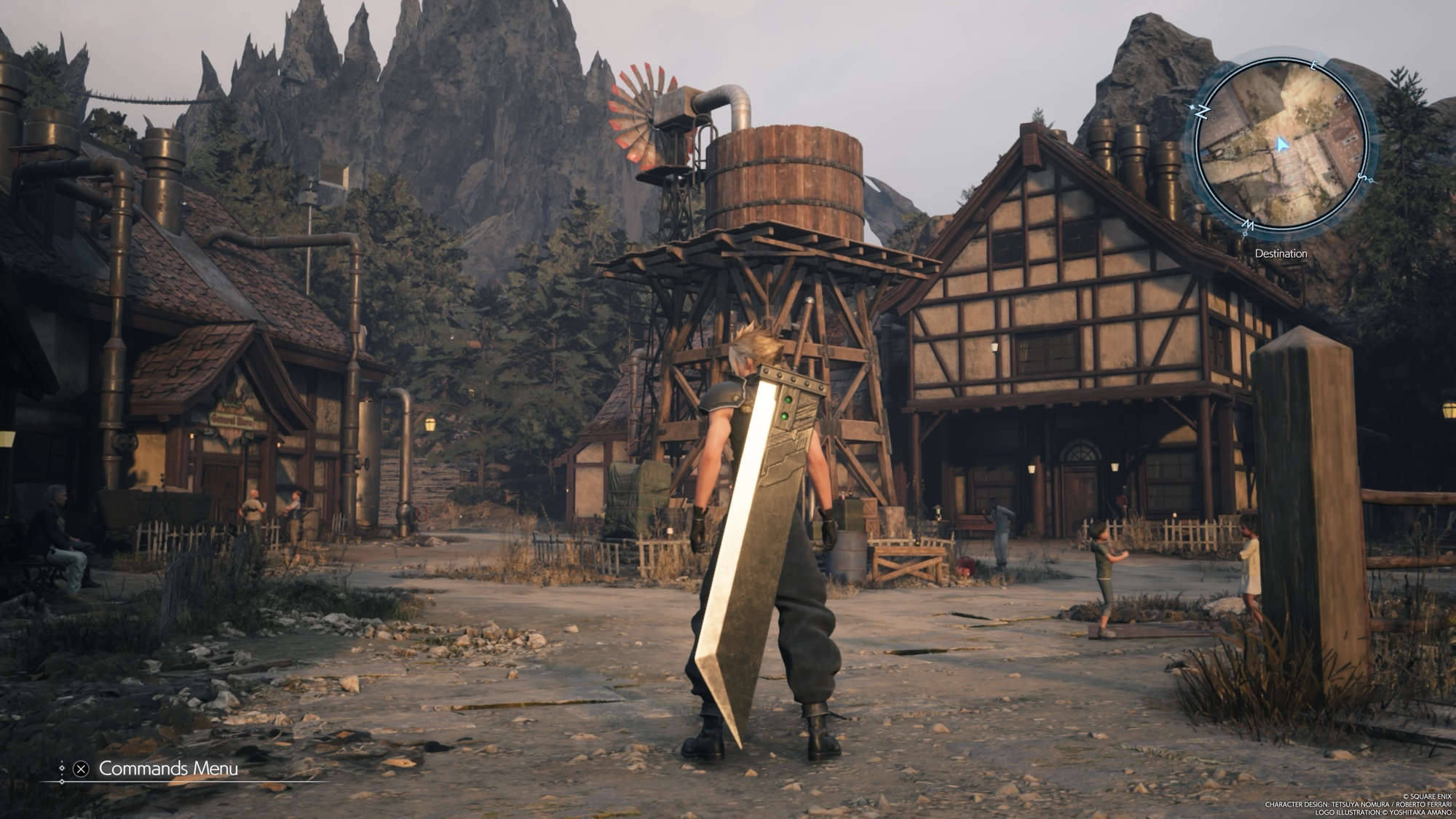Select the Destination label under the minimap

tap(1281, 253)
